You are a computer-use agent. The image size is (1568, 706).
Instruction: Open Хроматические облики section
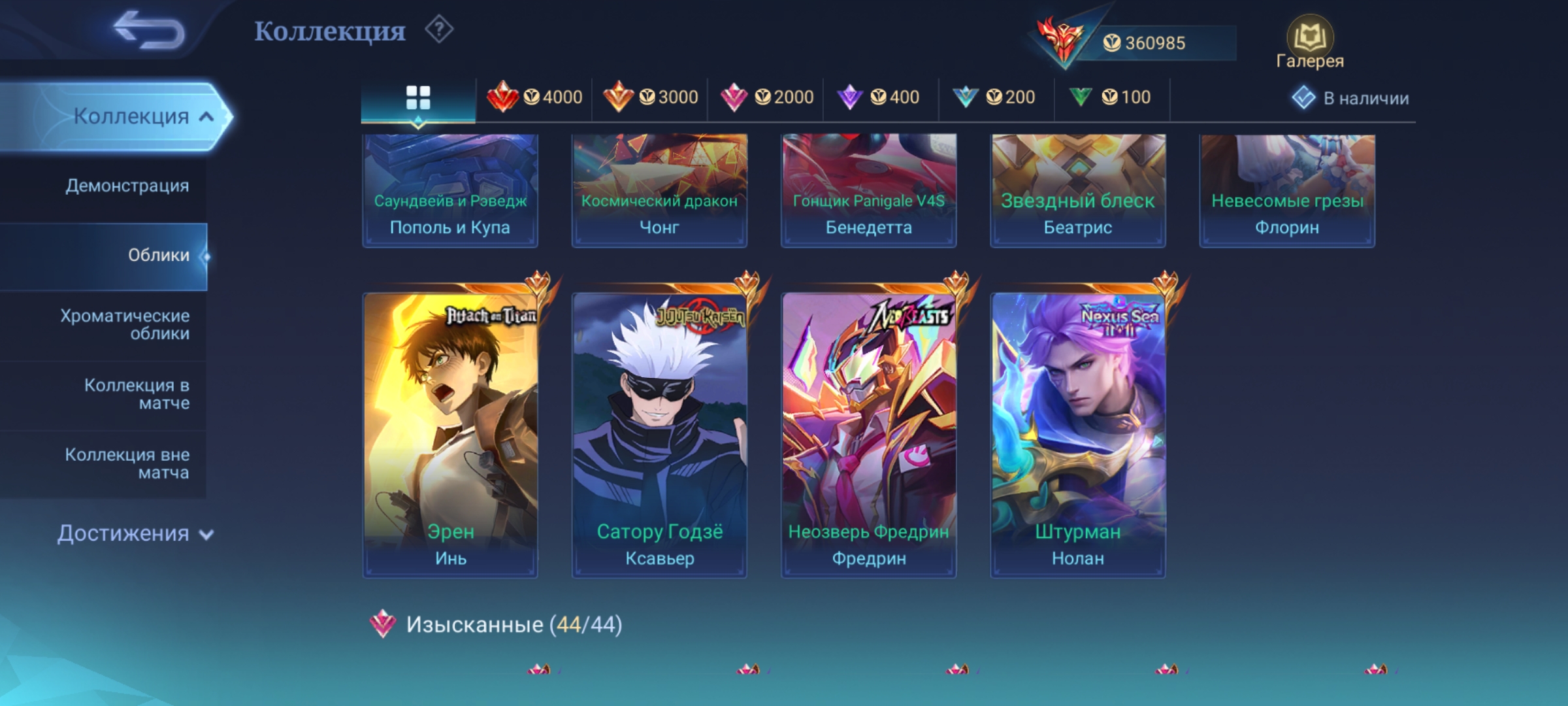[125, 325]
